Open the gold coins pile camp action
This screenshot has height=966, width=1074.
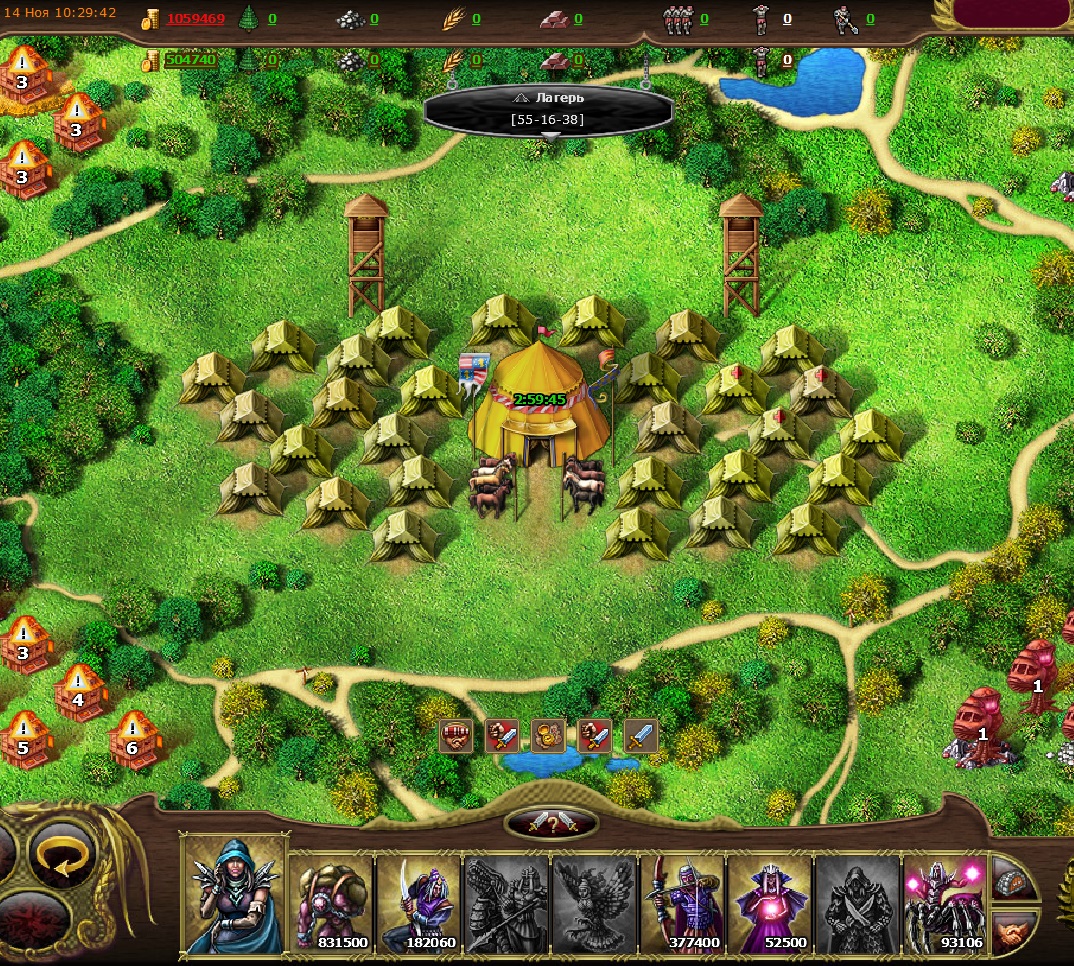(x=548, y=736)
